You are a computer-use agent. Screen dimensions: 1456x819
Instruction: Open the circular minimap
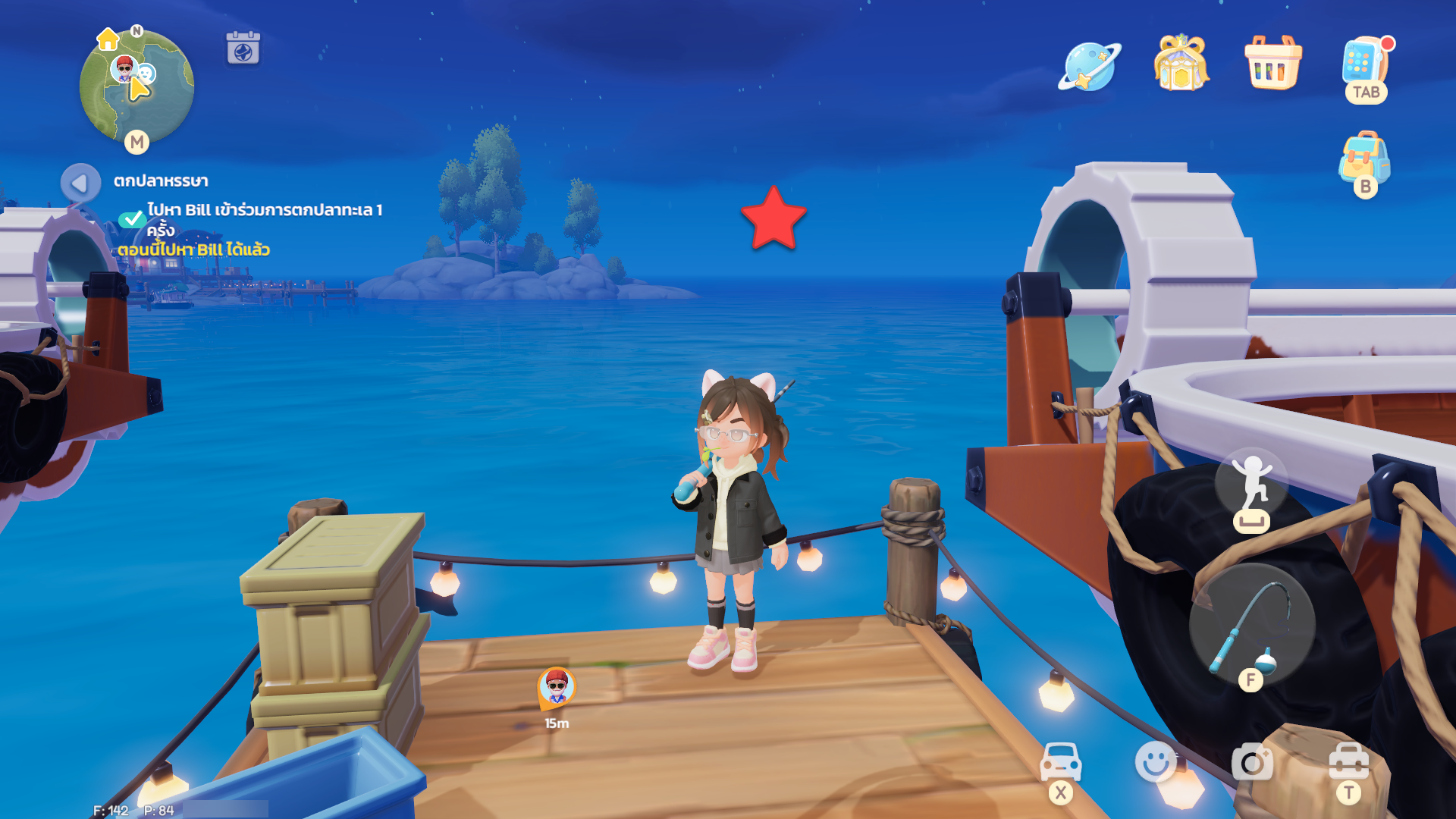pyautogui.click(x=136, y=87)
